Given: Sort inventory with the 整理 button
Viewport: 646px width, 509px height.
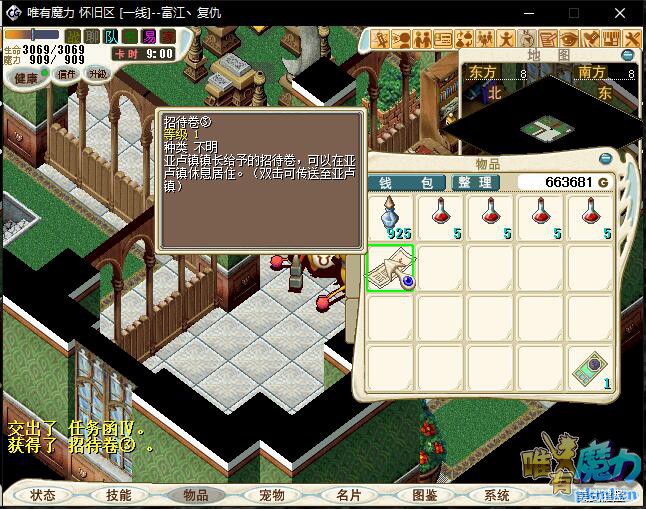Looking at the screenshot, I should pyautogui.click(x=473, y=183).
